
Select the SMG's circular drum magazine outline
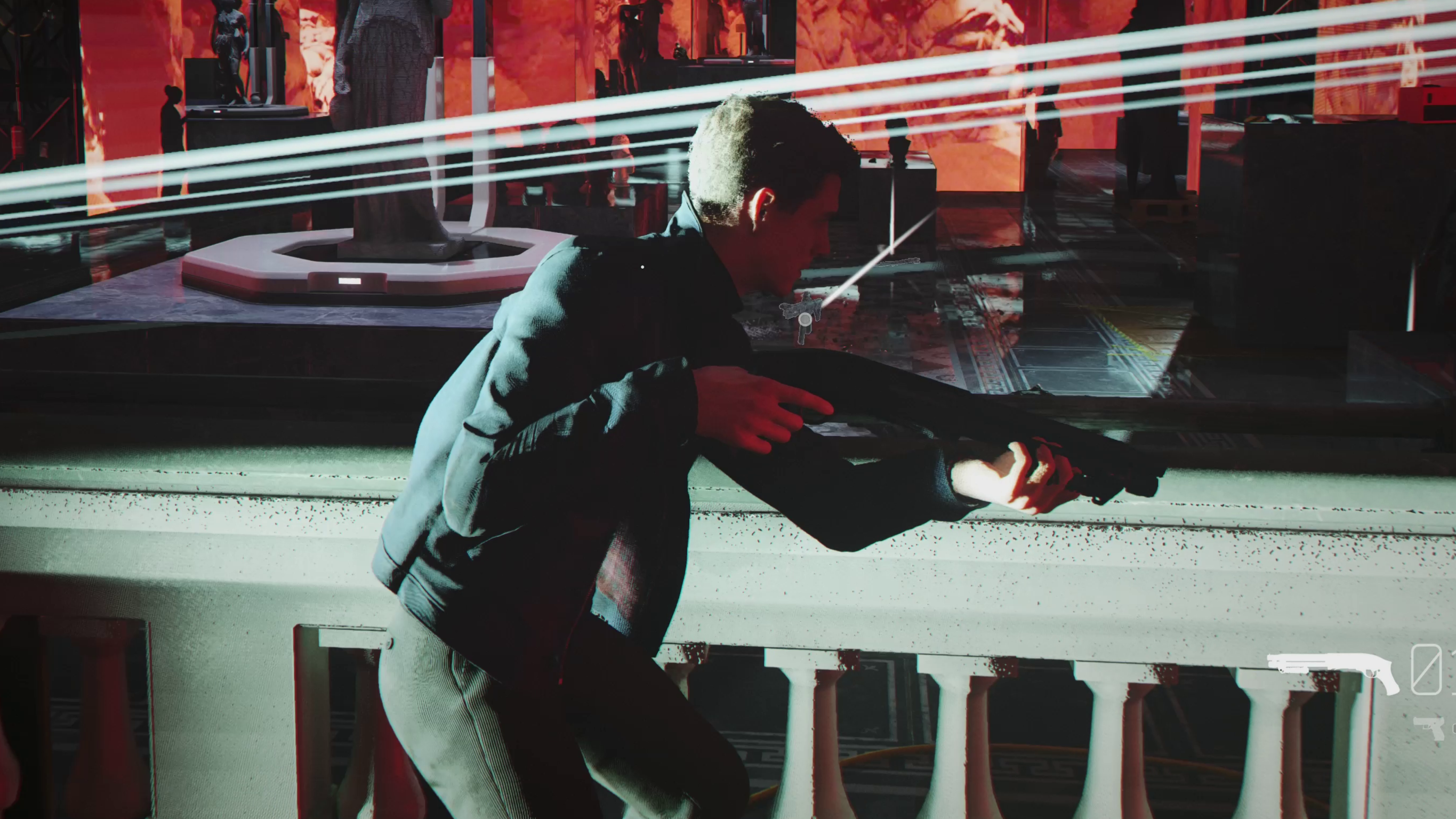[x=805, y=320]
